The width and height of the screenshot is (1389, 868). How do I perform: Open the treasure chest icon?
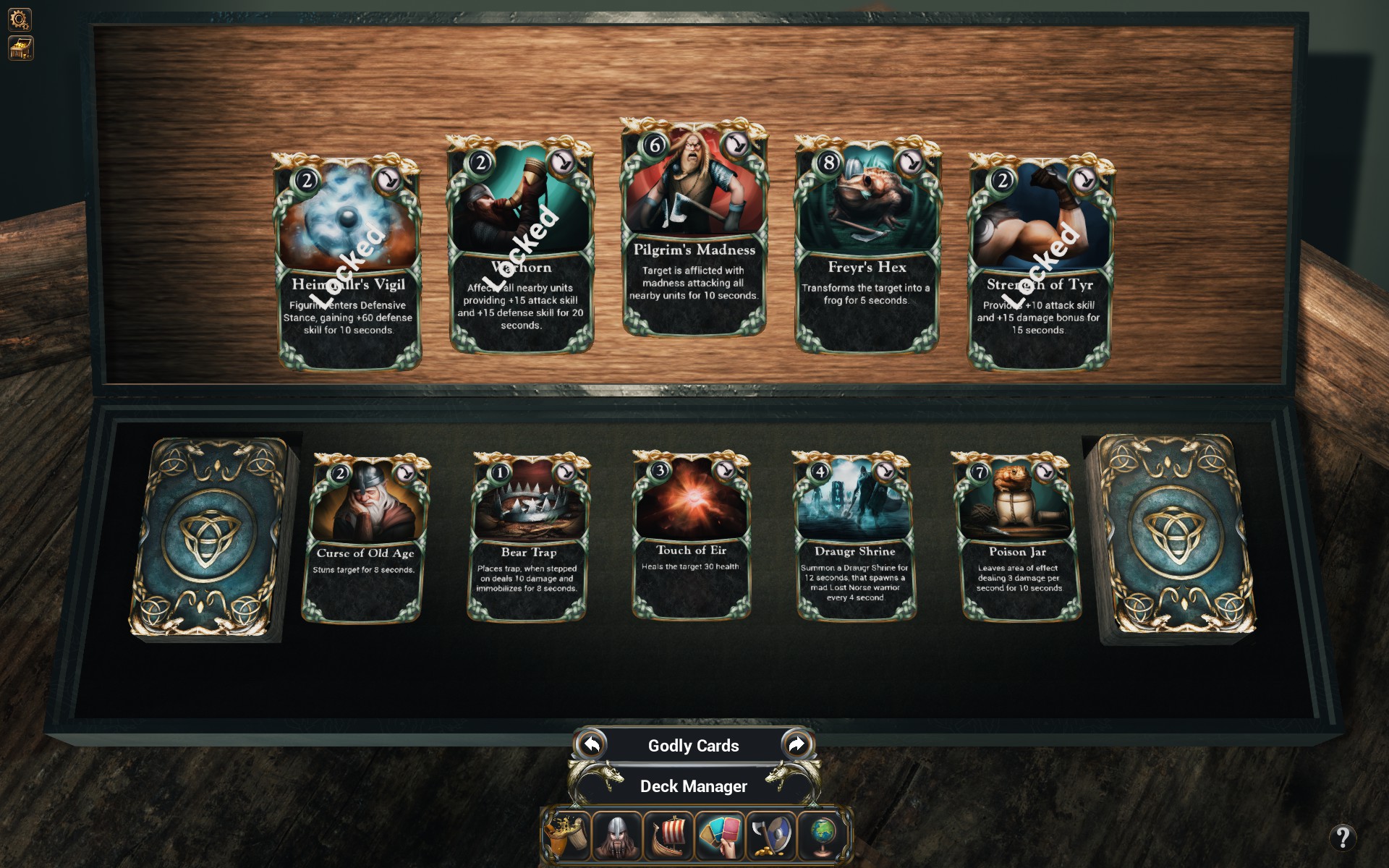(x=20, y=48)
